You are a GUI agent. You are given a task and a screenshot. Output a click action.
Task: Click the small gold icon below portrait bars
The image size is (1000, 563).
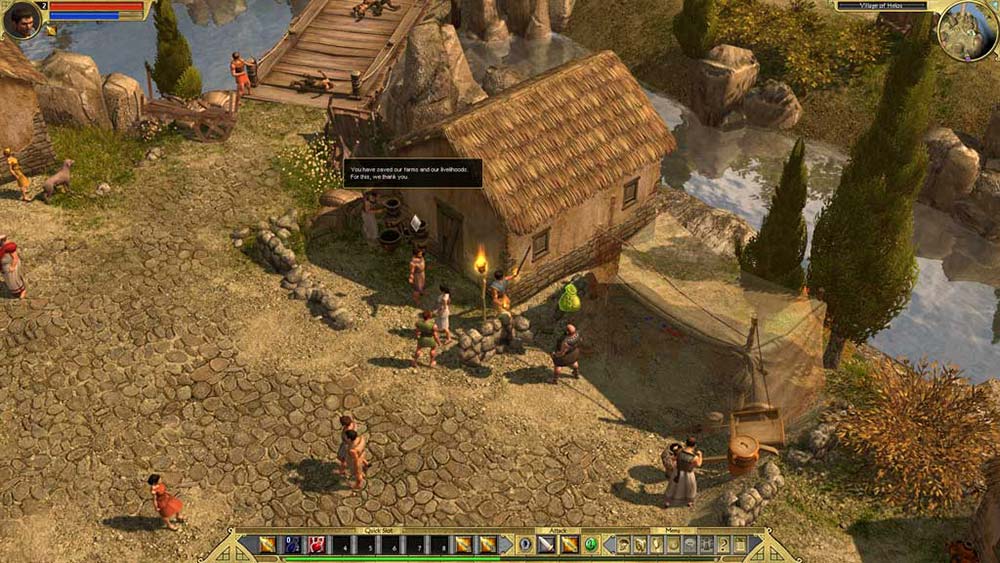[50, 30]
